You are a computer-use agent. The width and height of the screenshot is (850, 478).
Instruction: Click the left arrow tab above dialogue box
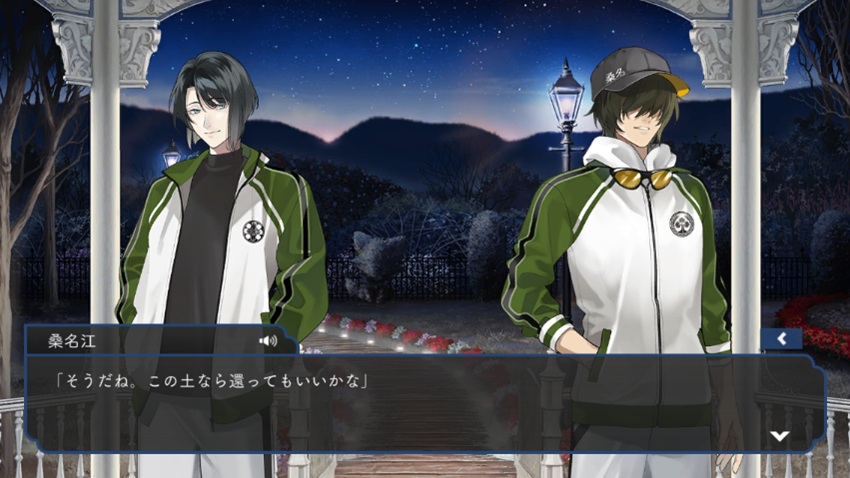pyautogui.click(x=780, y=339)
